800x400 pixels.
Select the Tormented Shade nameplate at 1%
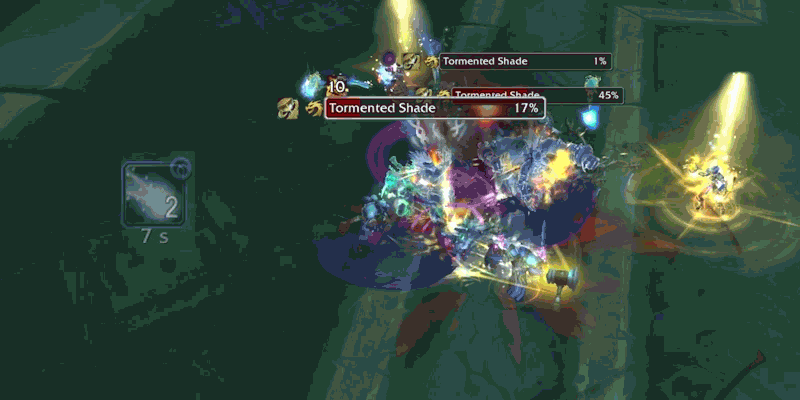tap(524, 61)
